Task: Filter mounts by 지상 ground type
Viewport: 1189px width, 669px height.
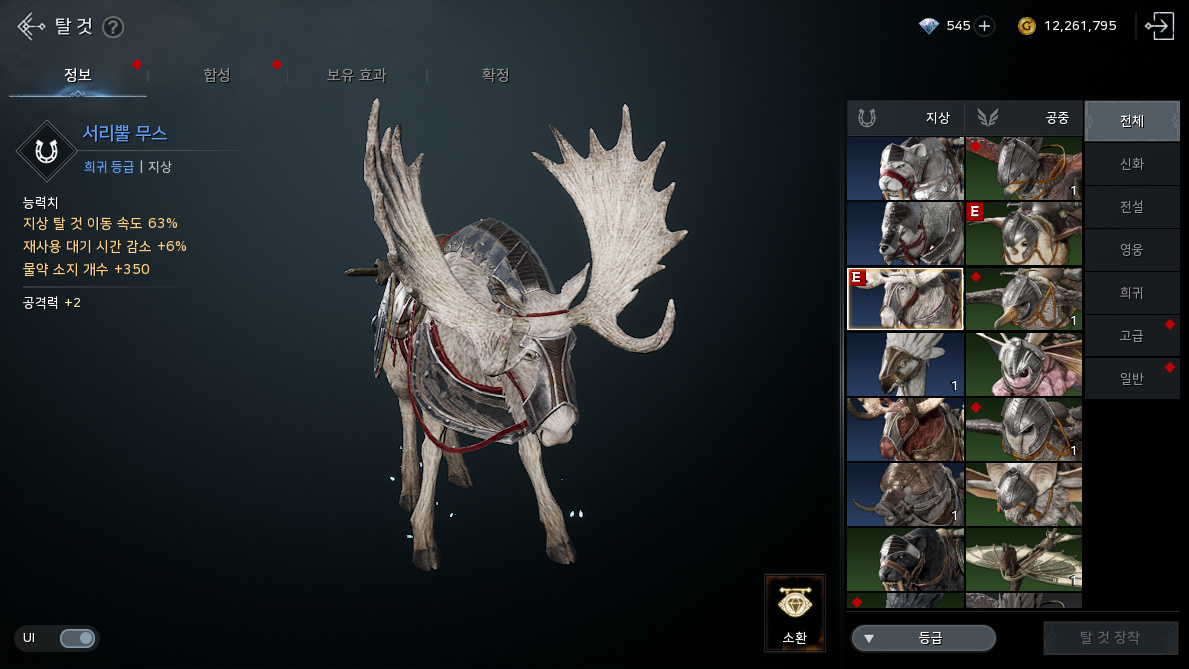Action: tap(905, 118)
